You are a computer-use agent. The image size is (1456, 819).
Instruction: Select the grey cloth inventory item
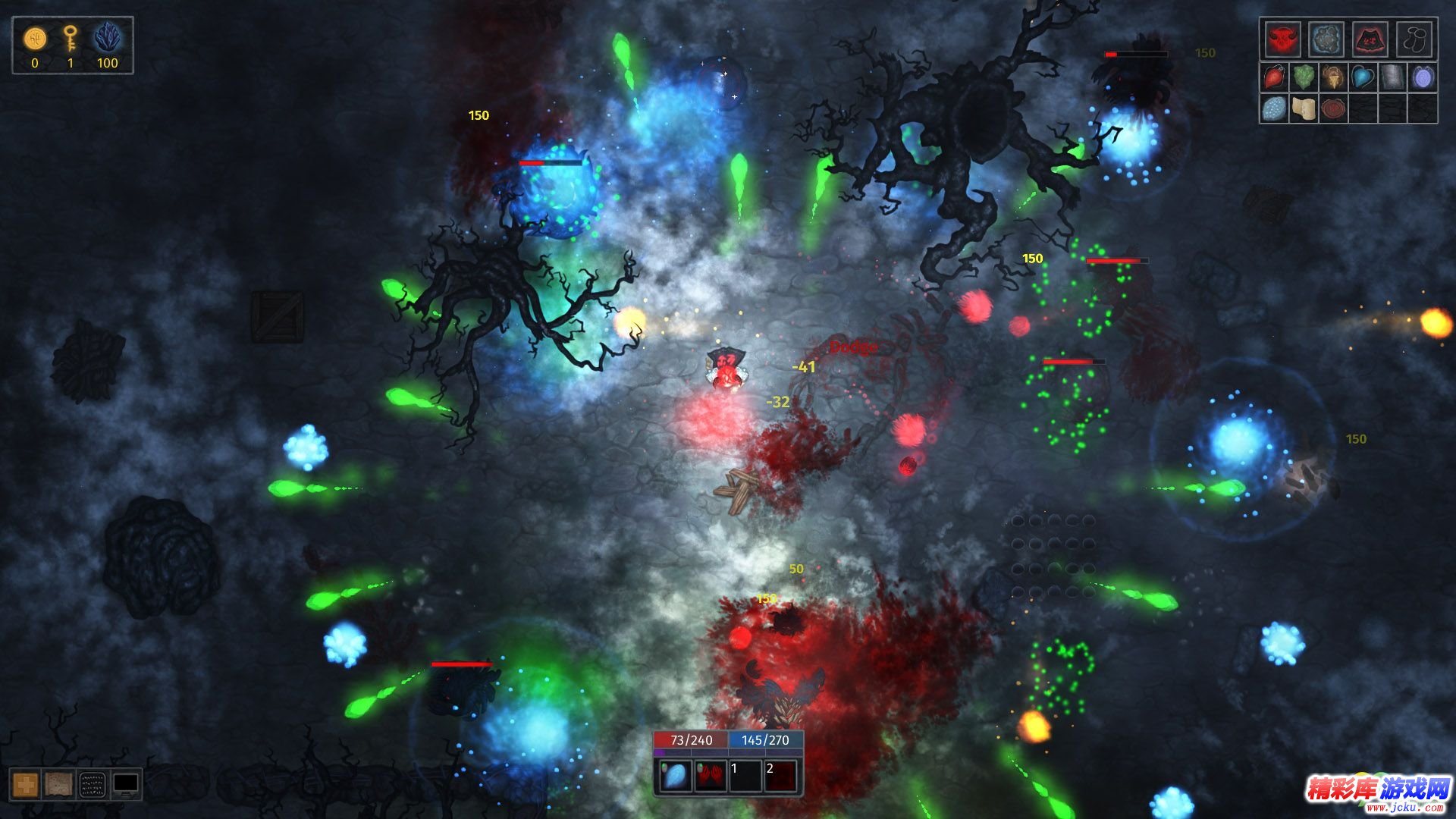click(x=1392, y=77)
